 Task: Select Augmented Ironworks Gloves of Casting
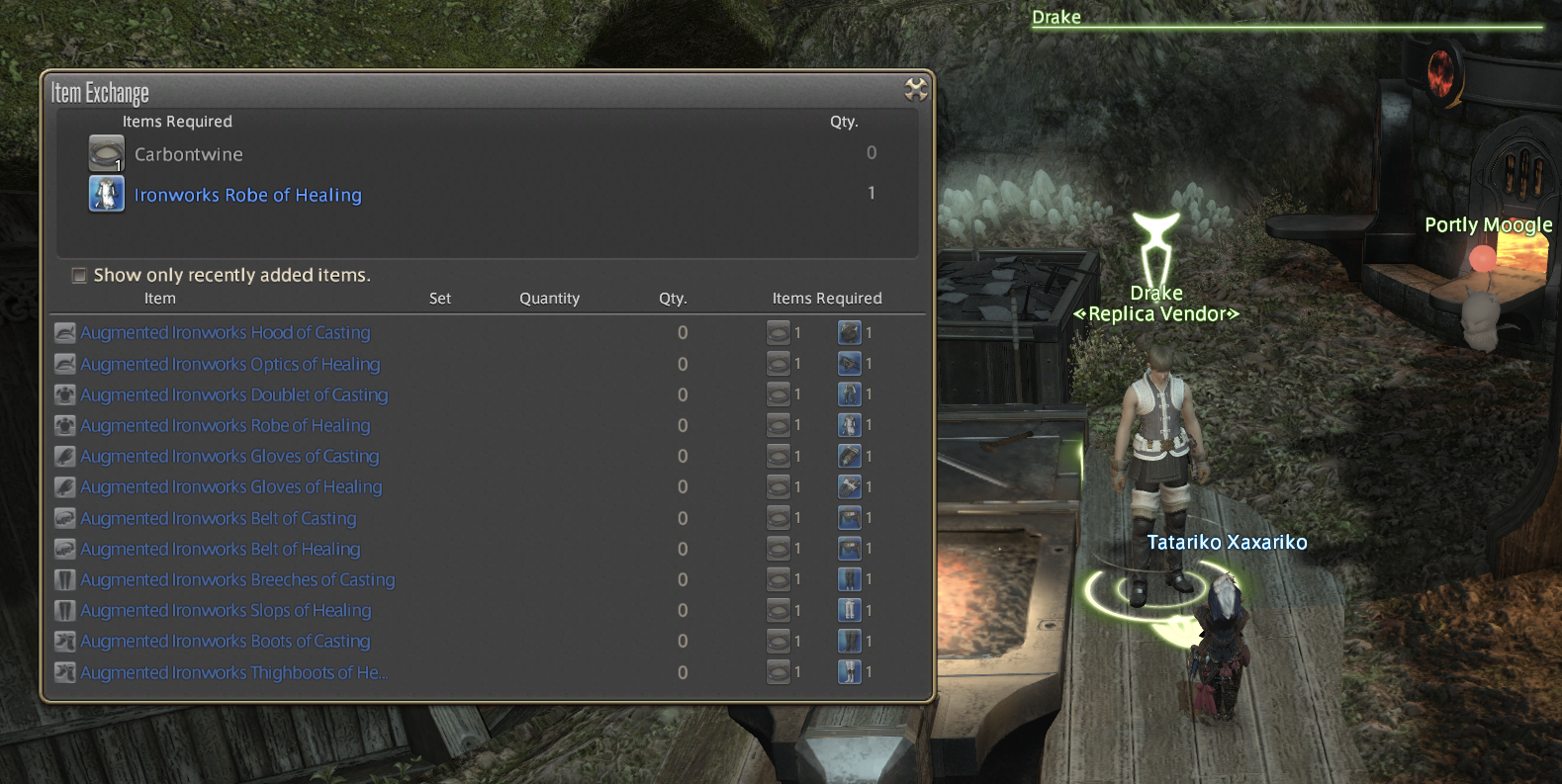click(230, 457)
